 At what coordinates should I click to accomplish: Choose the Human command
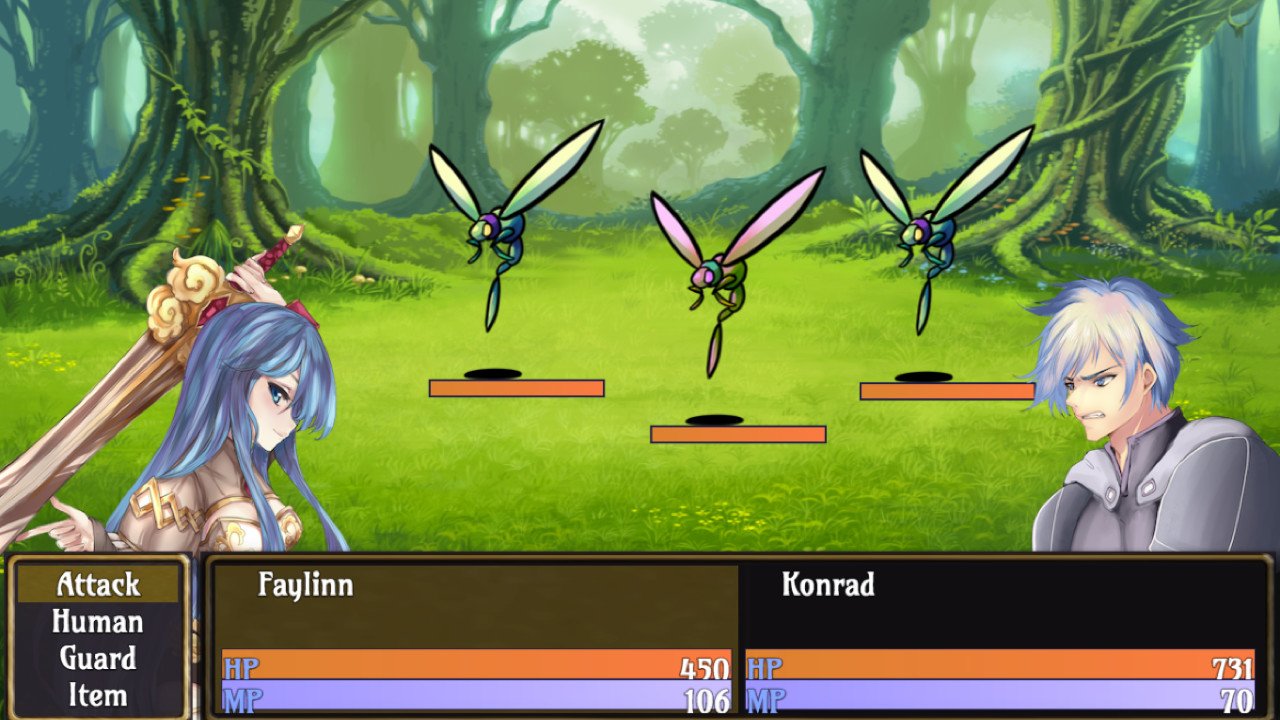[98, 622]
